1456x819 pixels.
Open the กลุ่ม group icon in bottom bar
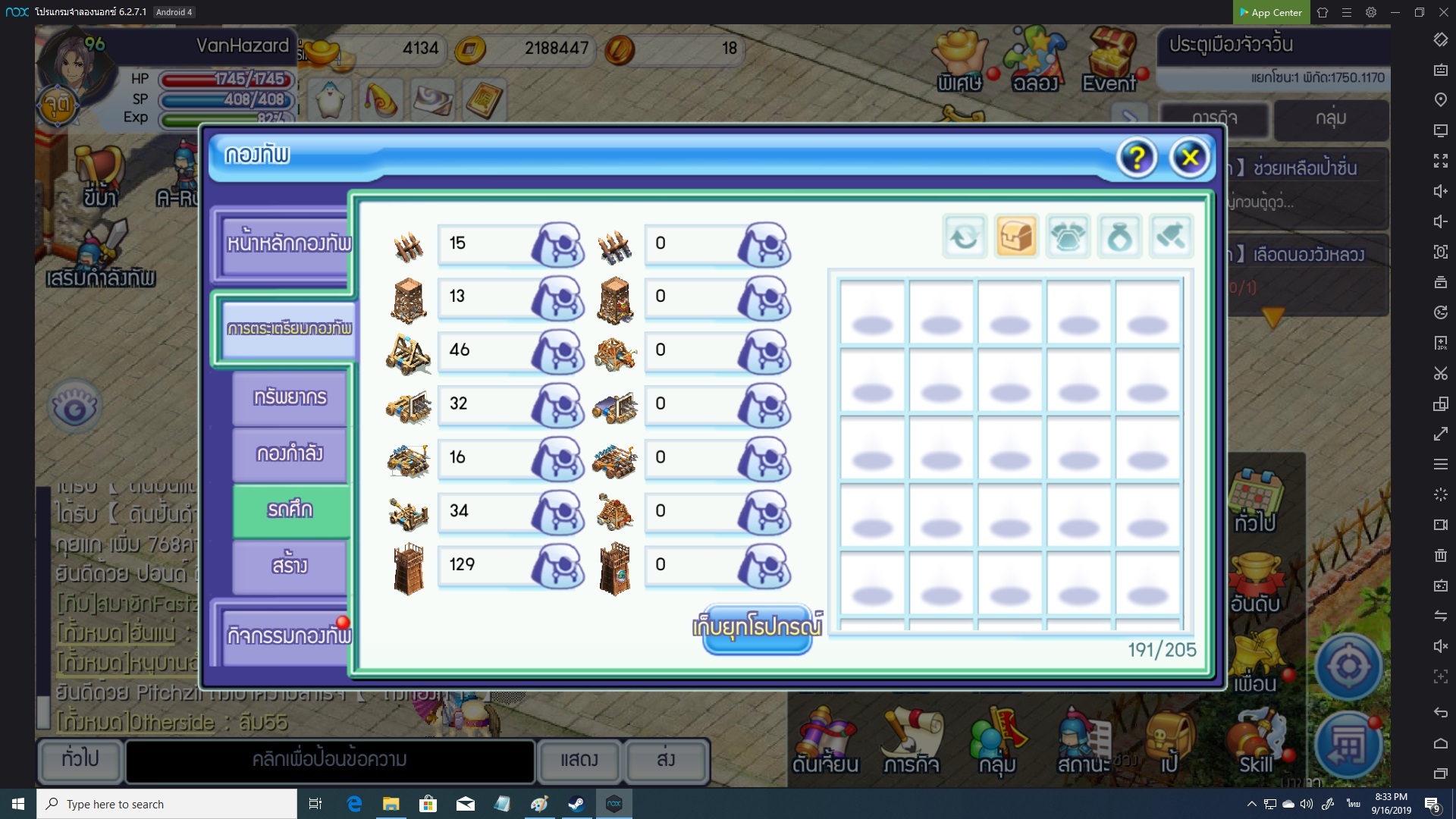point(996,742)
